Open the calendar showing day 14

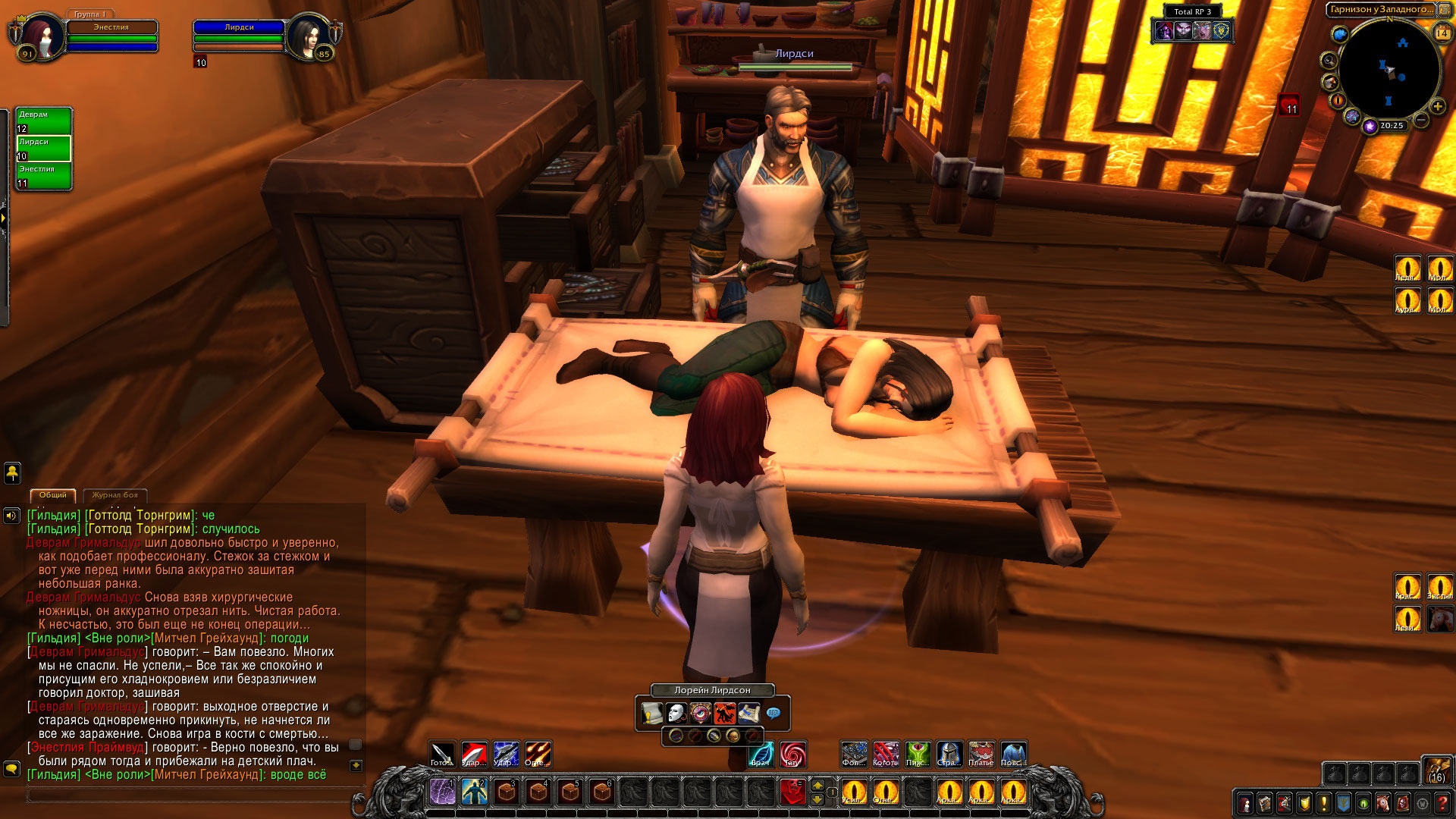point(1442,33)
